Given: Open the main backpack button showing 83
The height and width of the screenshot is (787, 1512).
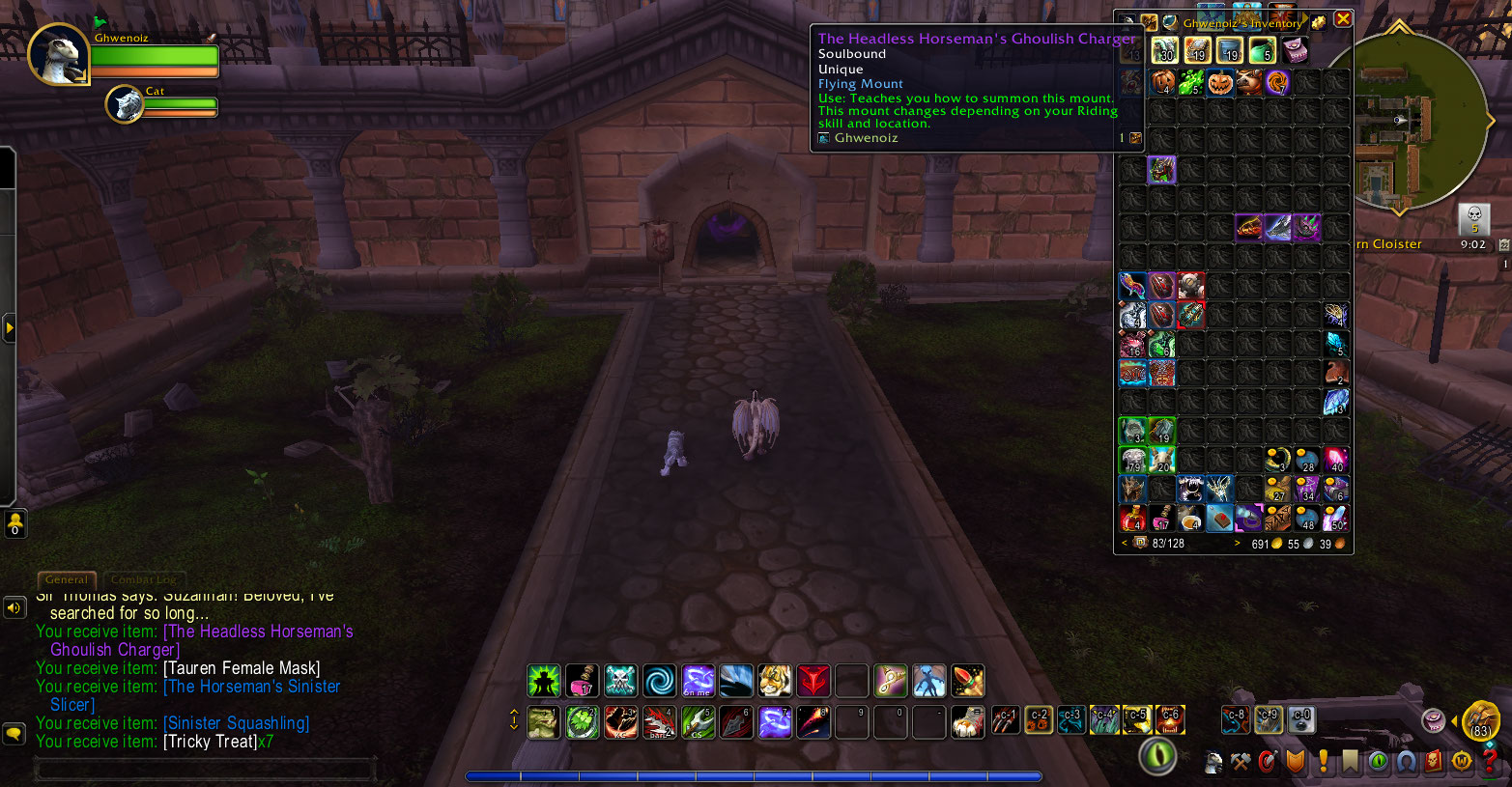Looking at the screenshot, I should click(1479, 721).
